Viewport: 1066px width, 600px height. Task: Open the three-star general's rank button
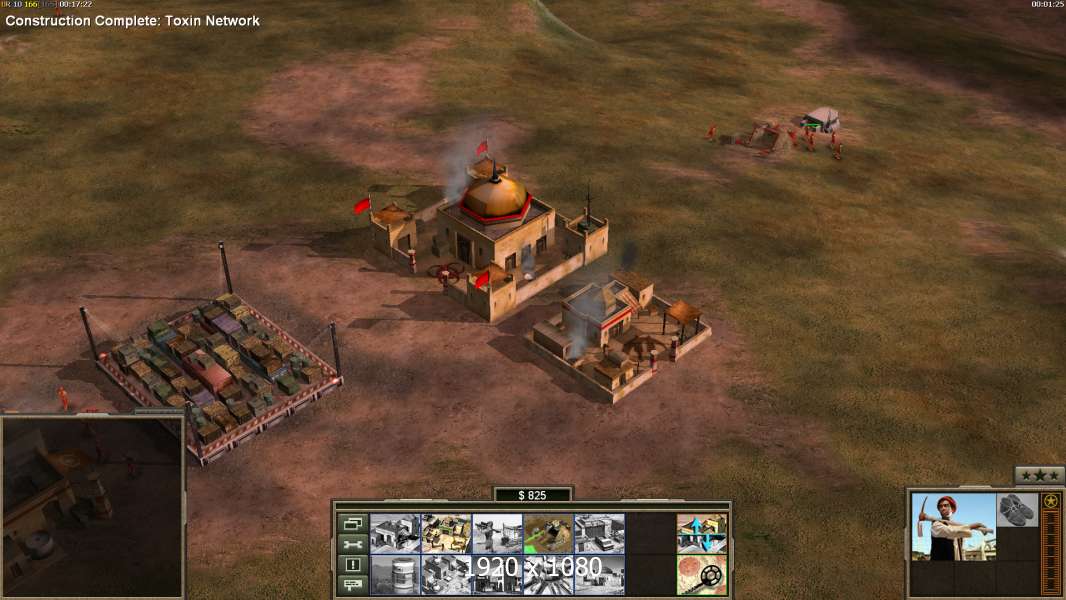click(1039, 475)
